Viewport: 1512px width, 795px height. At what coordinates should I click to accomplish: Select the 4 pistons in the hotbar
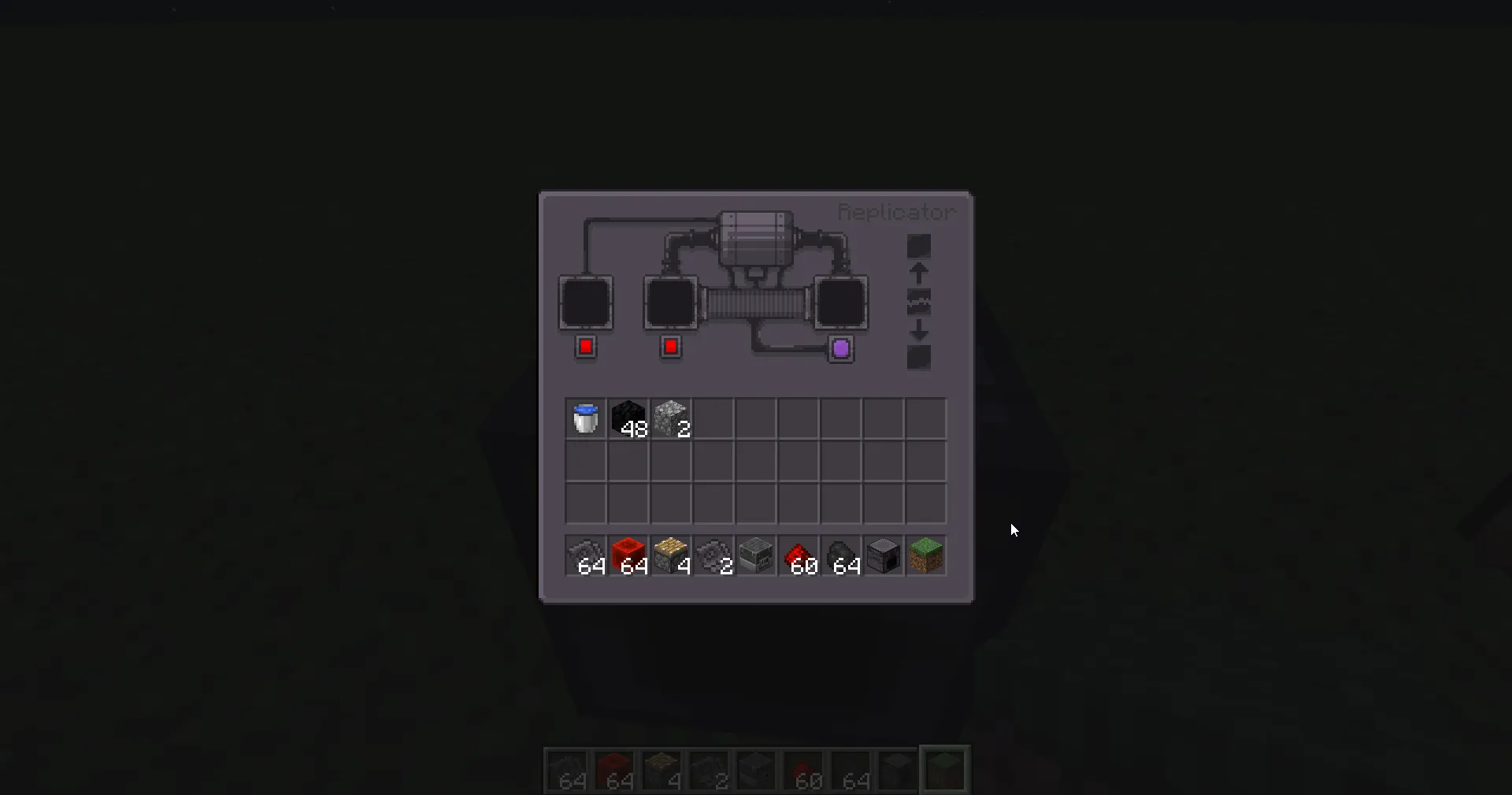click(670, 555)
